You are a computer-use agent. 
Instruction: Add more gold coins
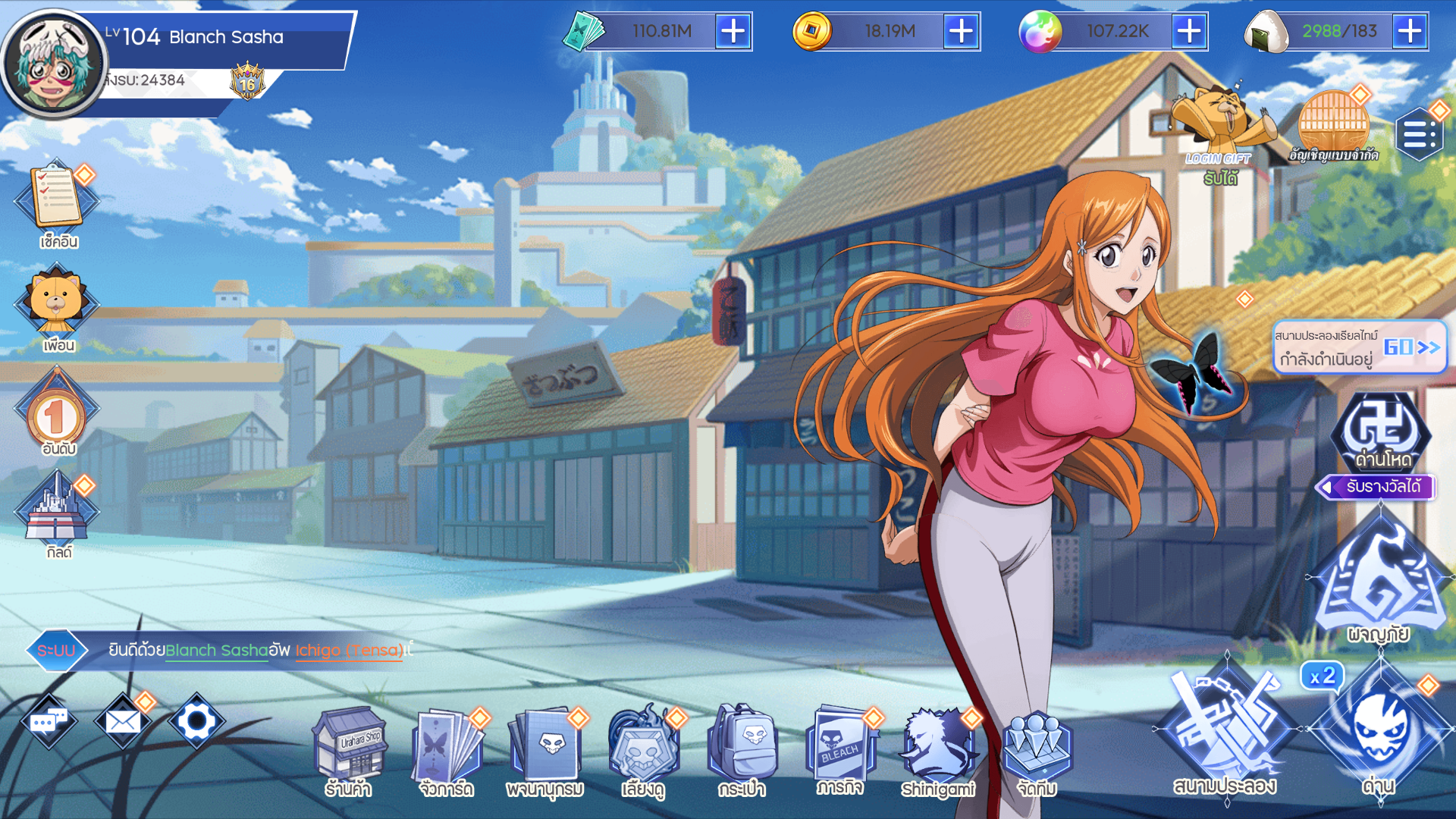961,32
